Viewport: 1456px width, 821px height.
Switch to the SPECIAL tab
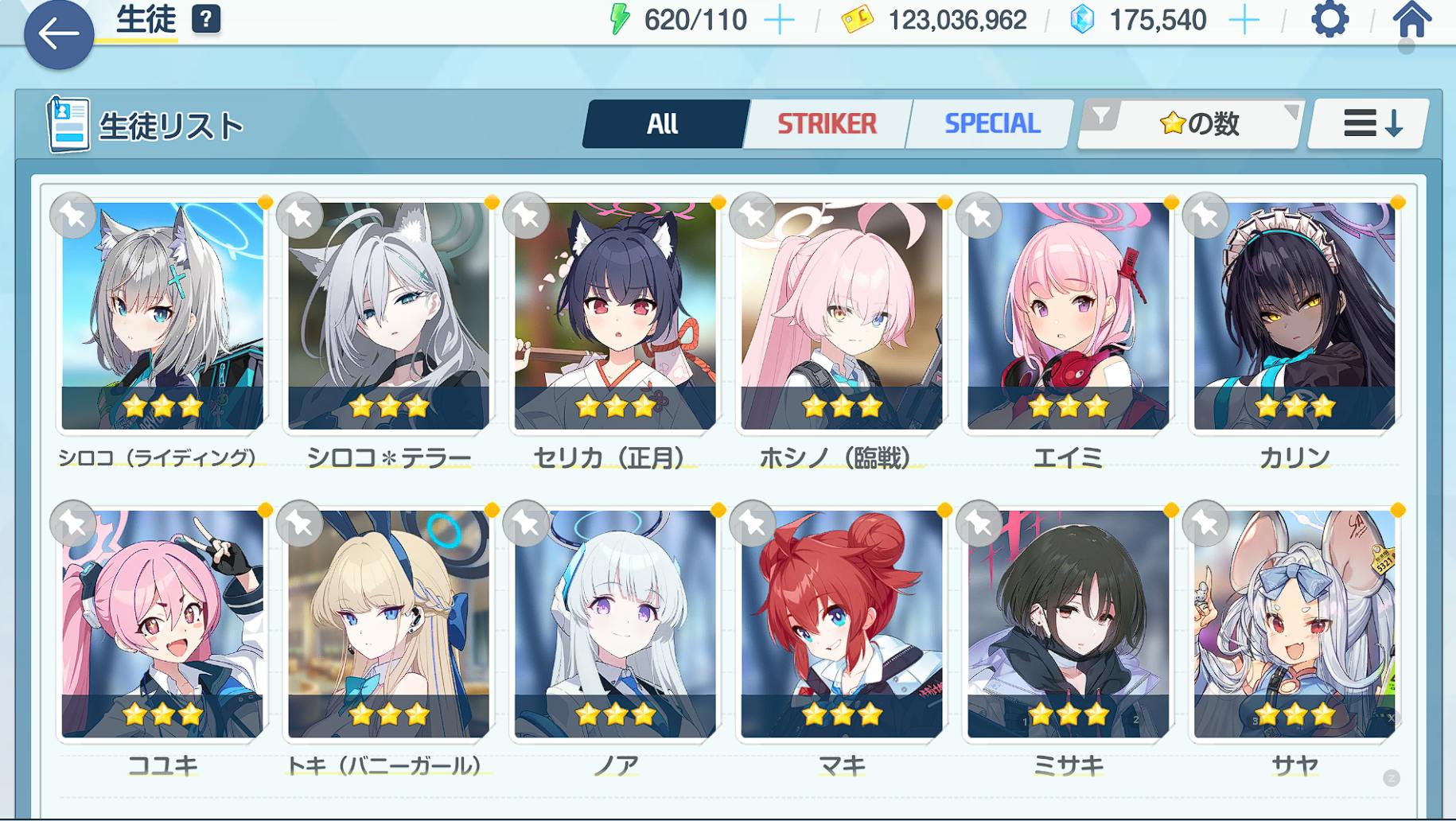click(x=991, y=124)
